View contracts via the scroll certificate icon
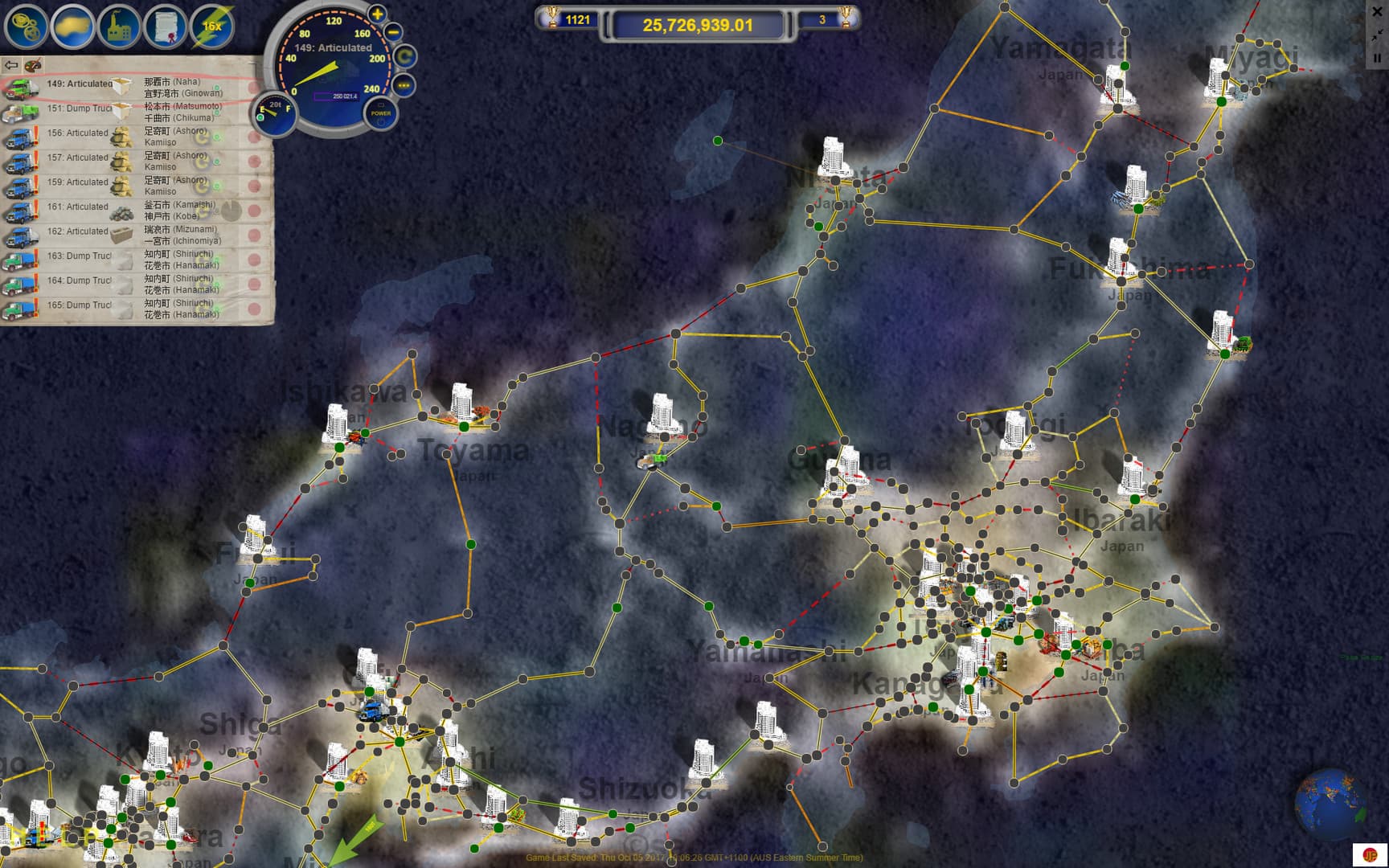The image size is (1389, 868). point(164,27)
